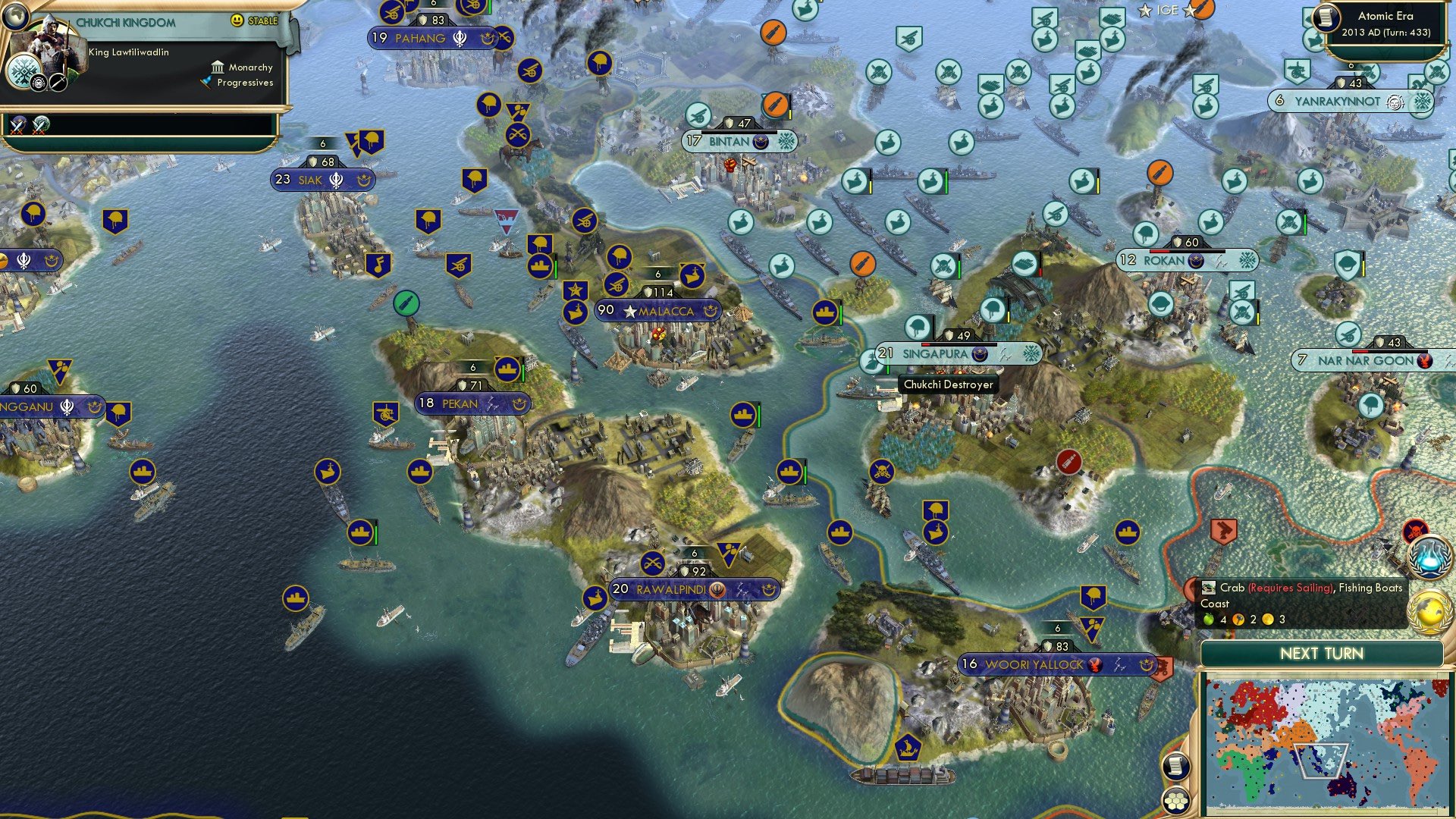Screen dimensions: 1456x819
Task: Open the science beaker medallion icon
Action: tap(1430, 557)
